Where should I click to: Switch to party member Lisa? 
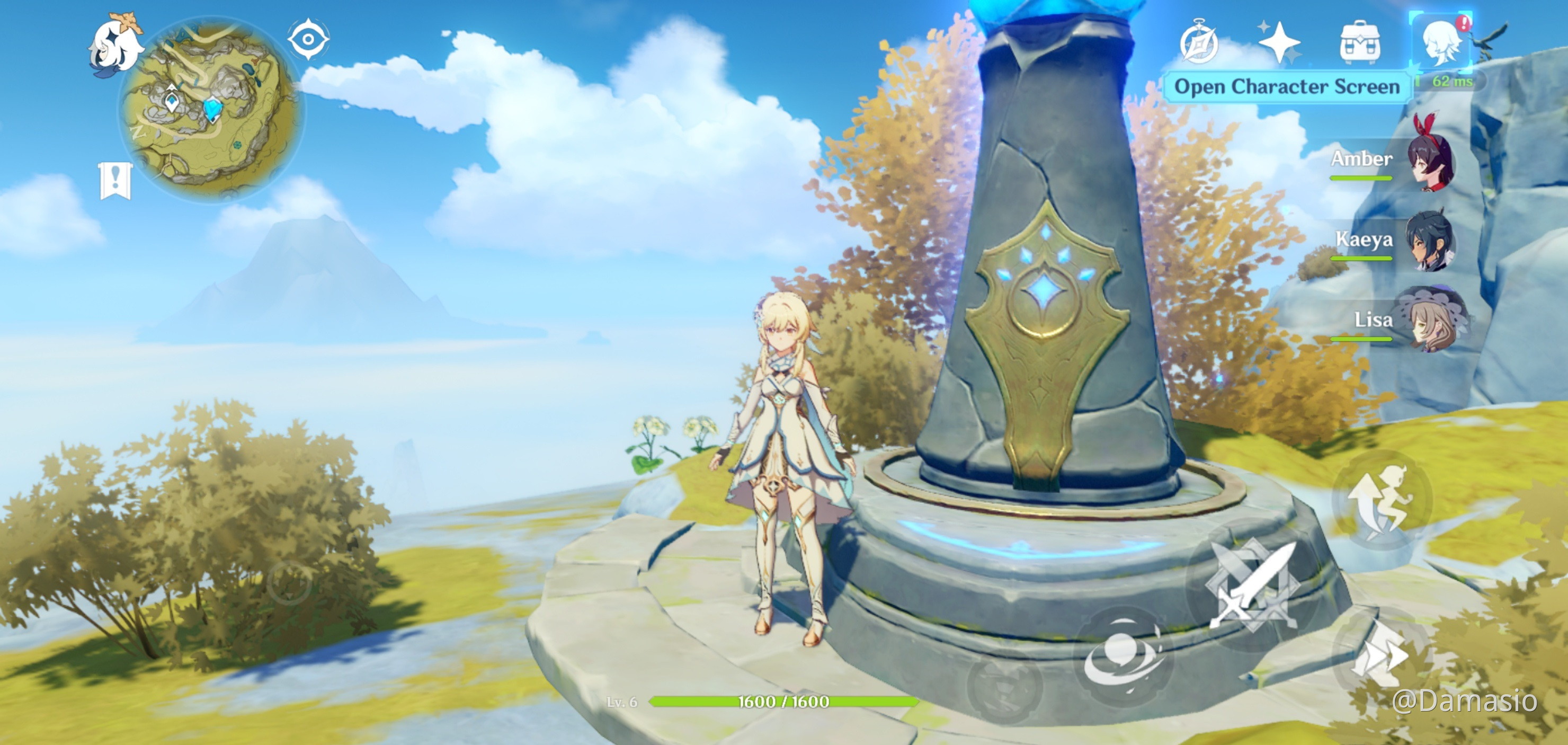tap(1430, 321)
